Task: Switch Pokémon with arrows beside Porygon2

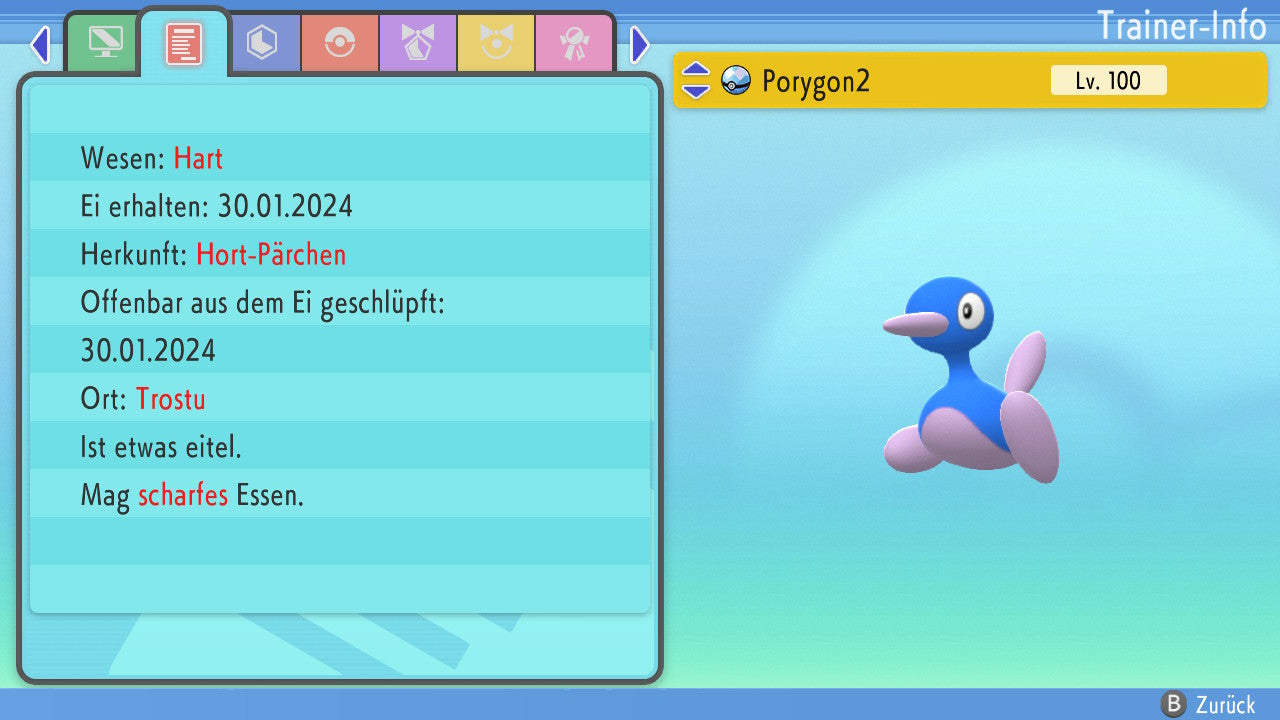Action: (x=695, y=80)
